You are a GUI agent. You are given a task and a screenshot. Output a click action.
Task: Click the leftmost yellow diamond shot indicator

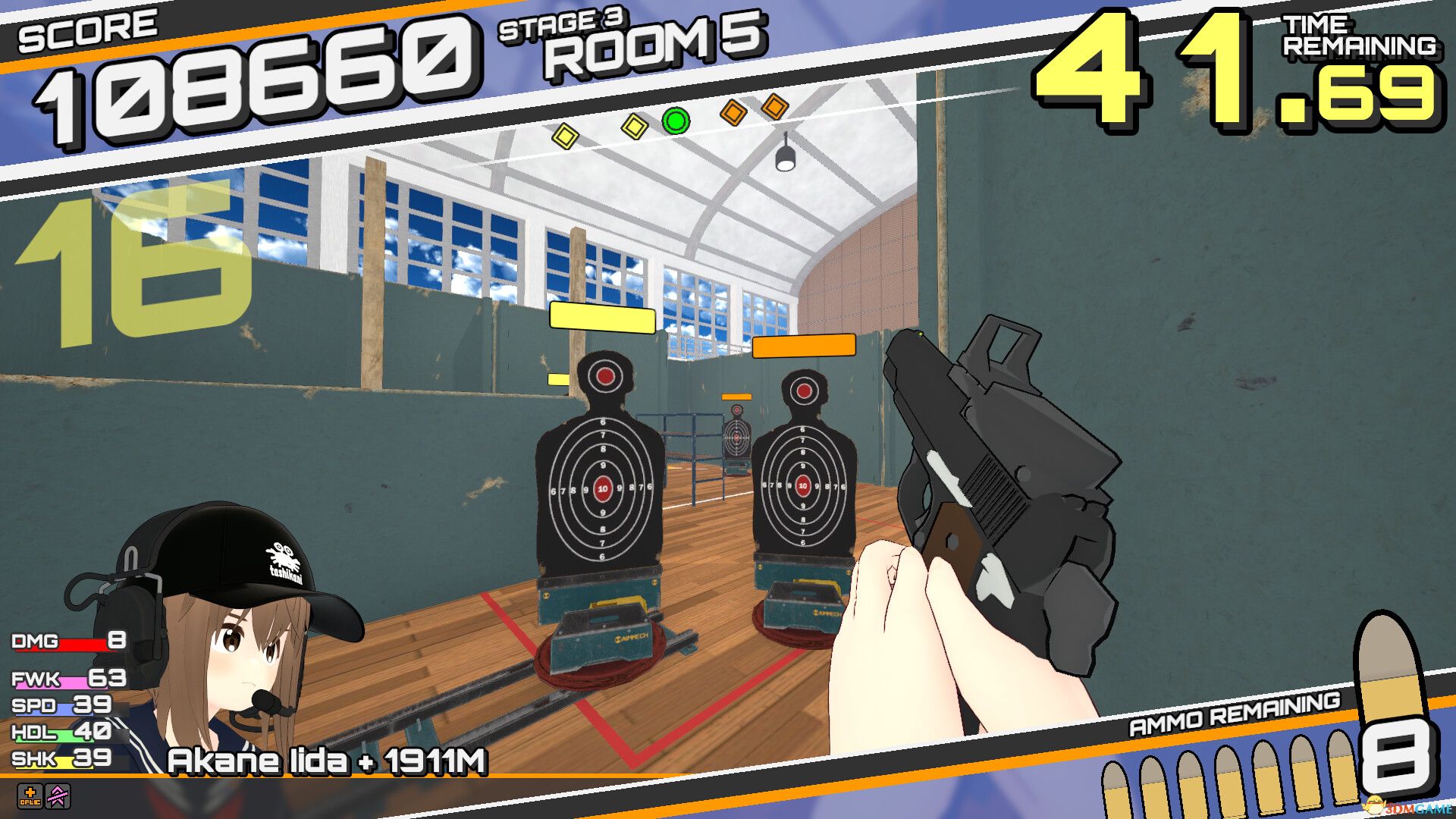point(565,136)
